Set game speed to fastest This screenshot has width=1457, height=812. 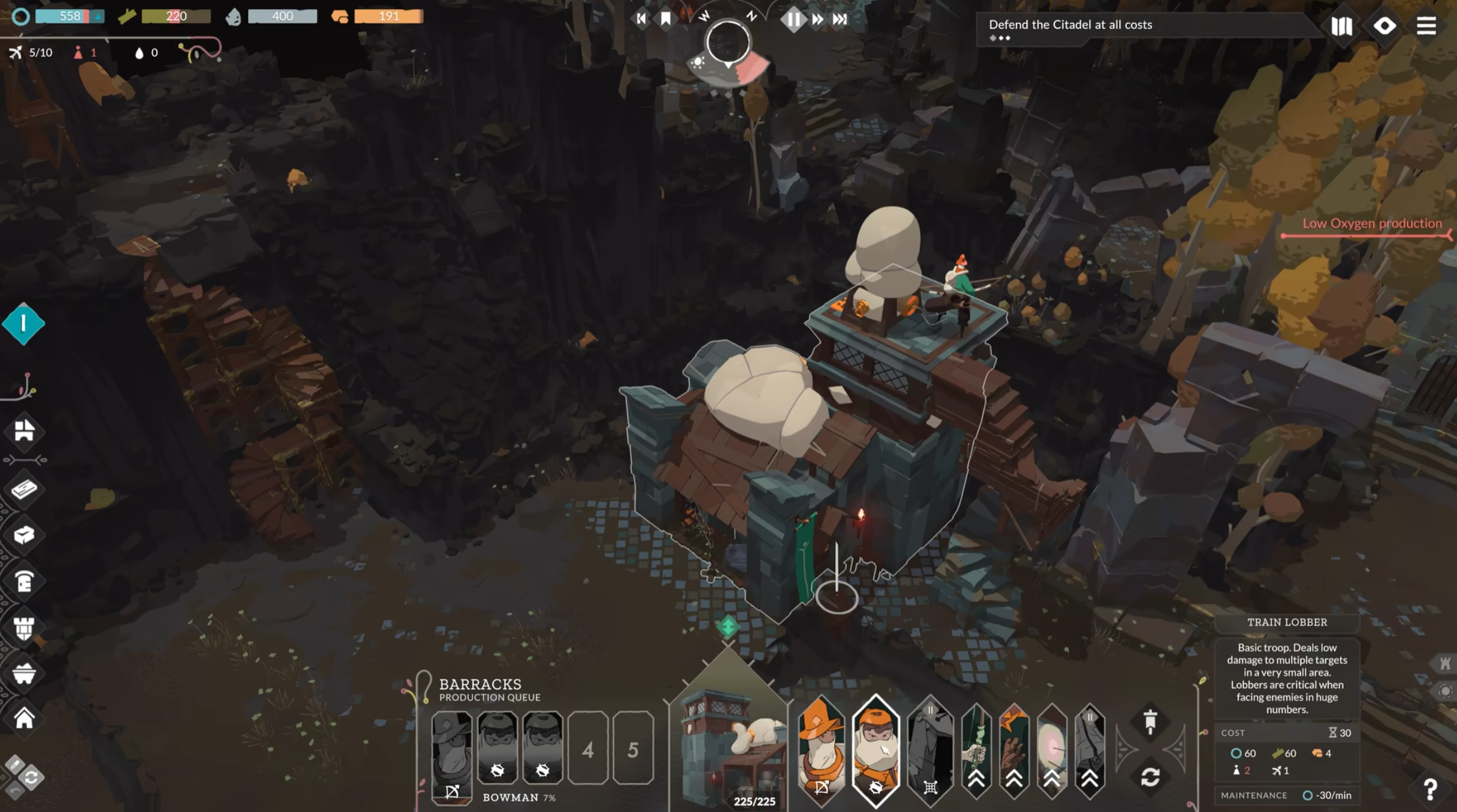[840, 19]
